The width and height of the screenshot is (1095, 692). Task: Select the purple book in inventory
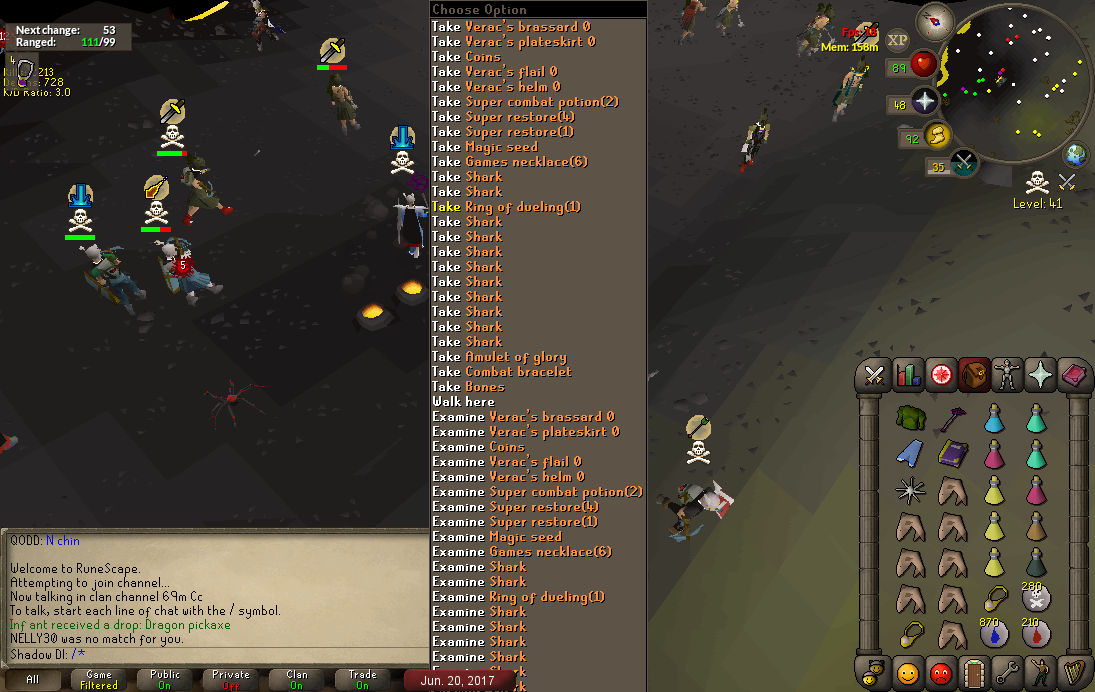click(952, 454)
